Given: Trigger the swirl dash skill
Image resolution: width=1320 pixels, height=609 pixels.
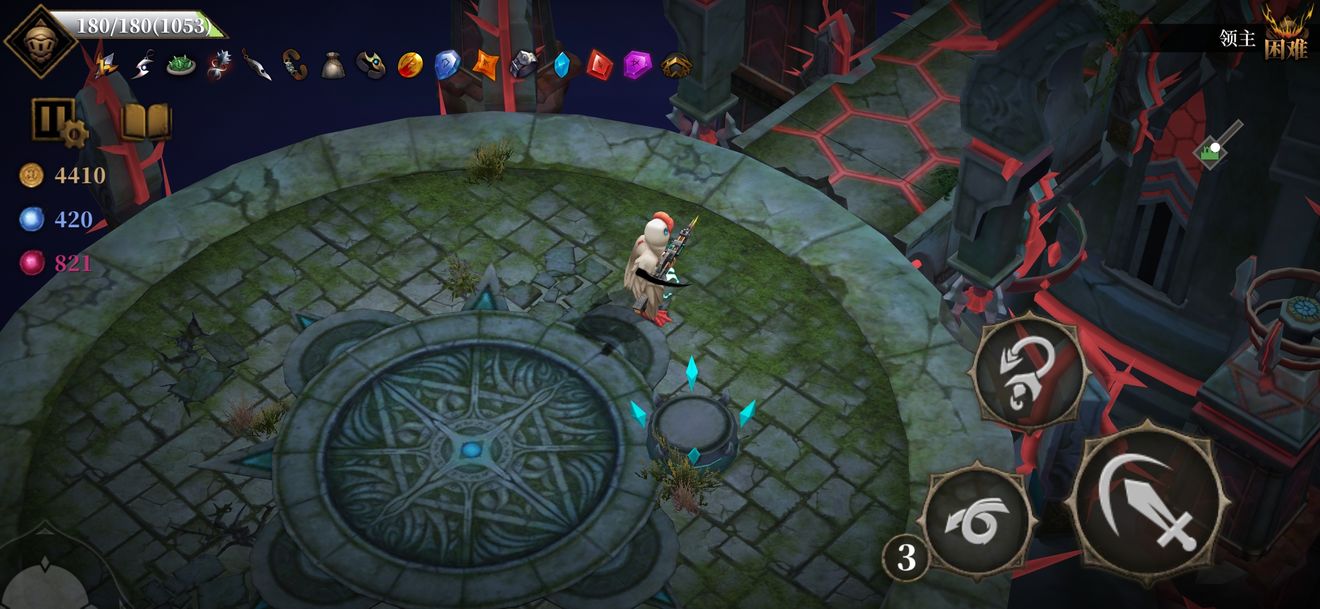Looking at the screenshot, I should [x=976, y=522].
